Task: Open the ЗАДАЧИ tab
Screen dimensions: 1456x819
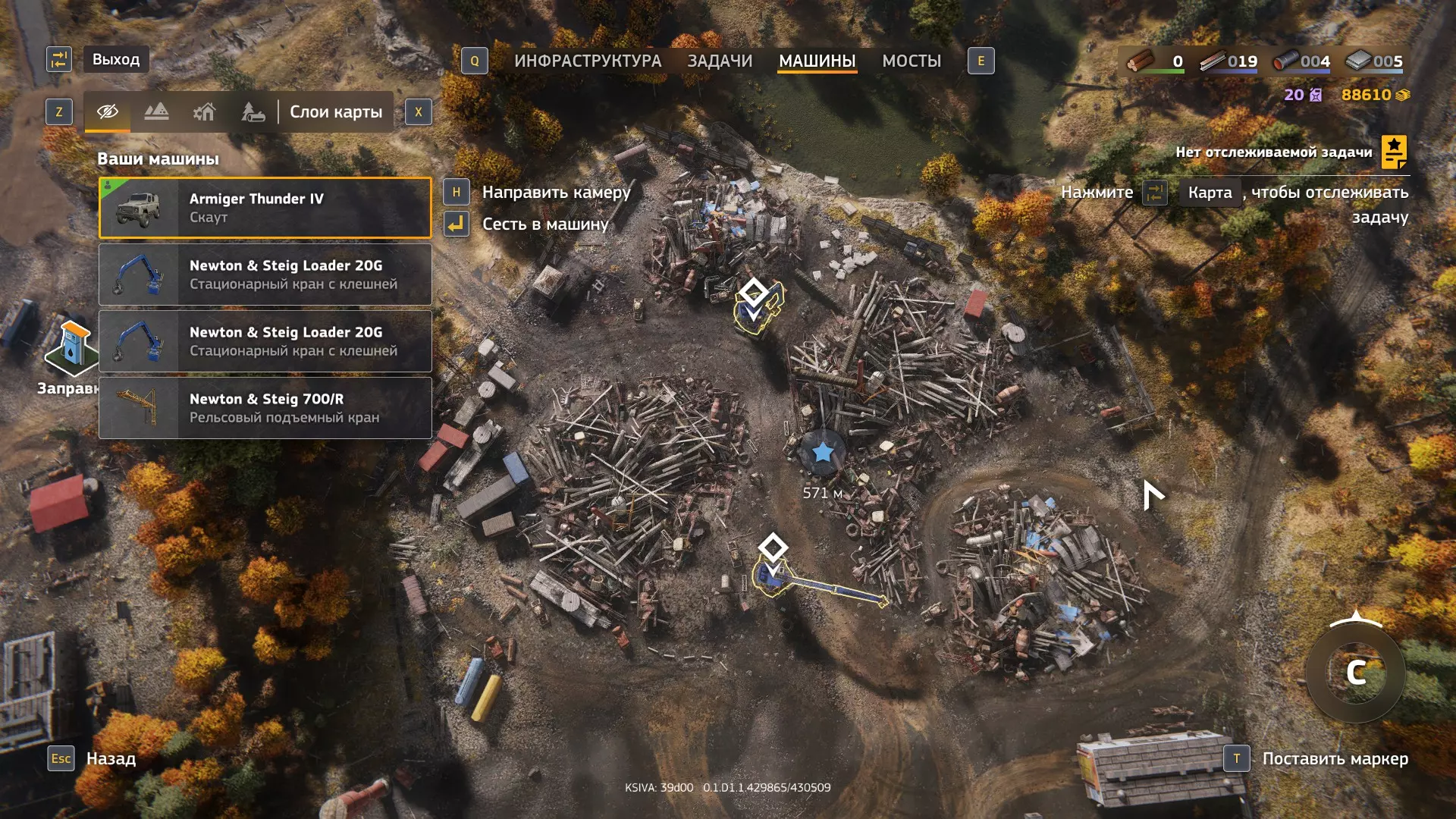Action: 720,61
